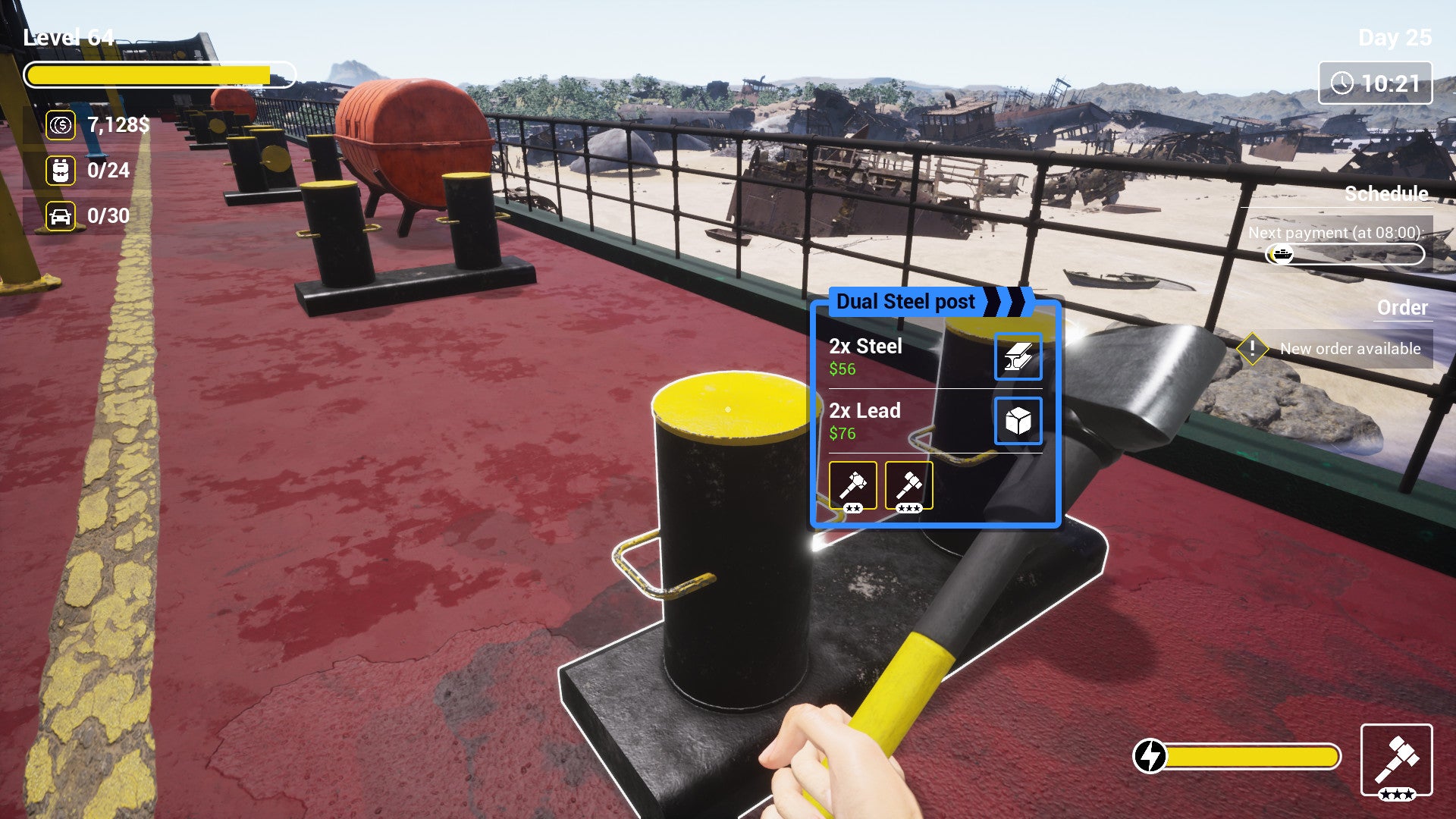Click the clock time display
Image resolution: width=1456 pixels, height=819 pixels.
click(x=1375, y=83)
